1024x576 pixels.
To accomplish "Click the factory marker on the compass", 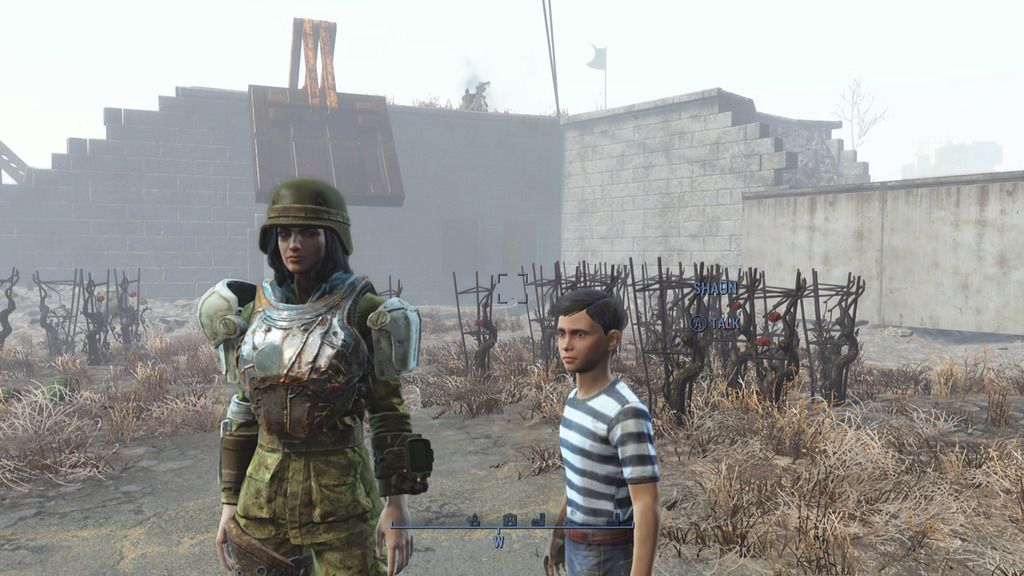I will (x=539, y=519).
